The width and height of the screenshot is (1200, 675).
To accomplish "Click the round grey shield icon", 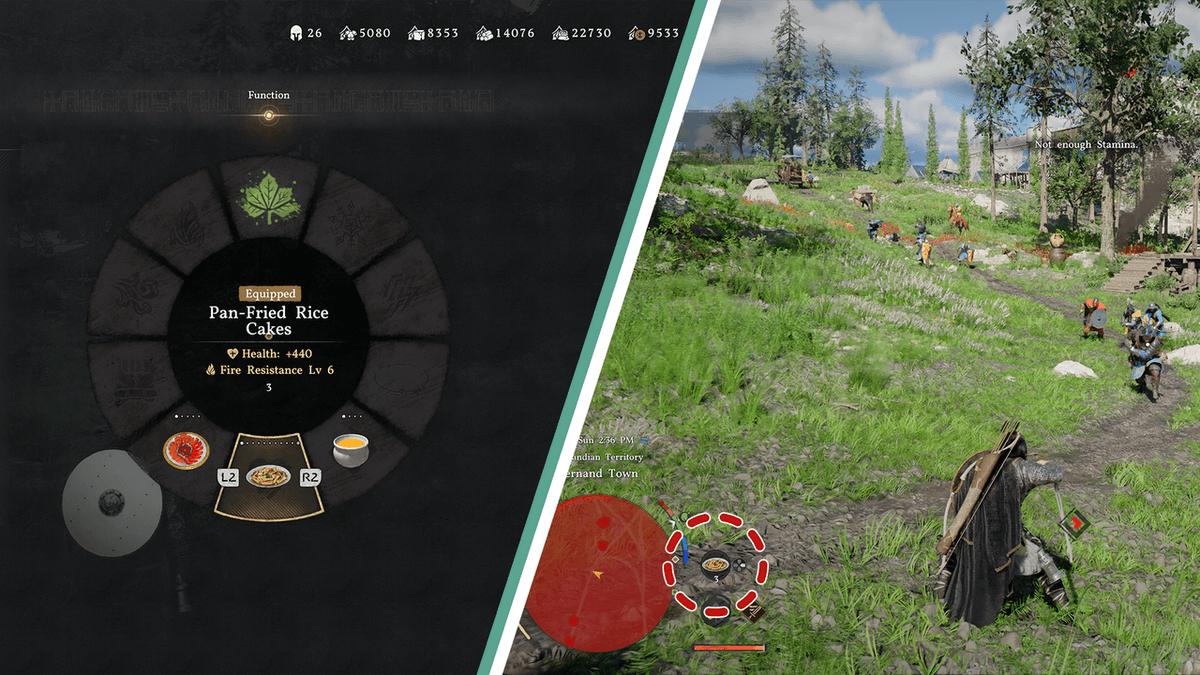I will pyautogui.click(x=111, y=503).
